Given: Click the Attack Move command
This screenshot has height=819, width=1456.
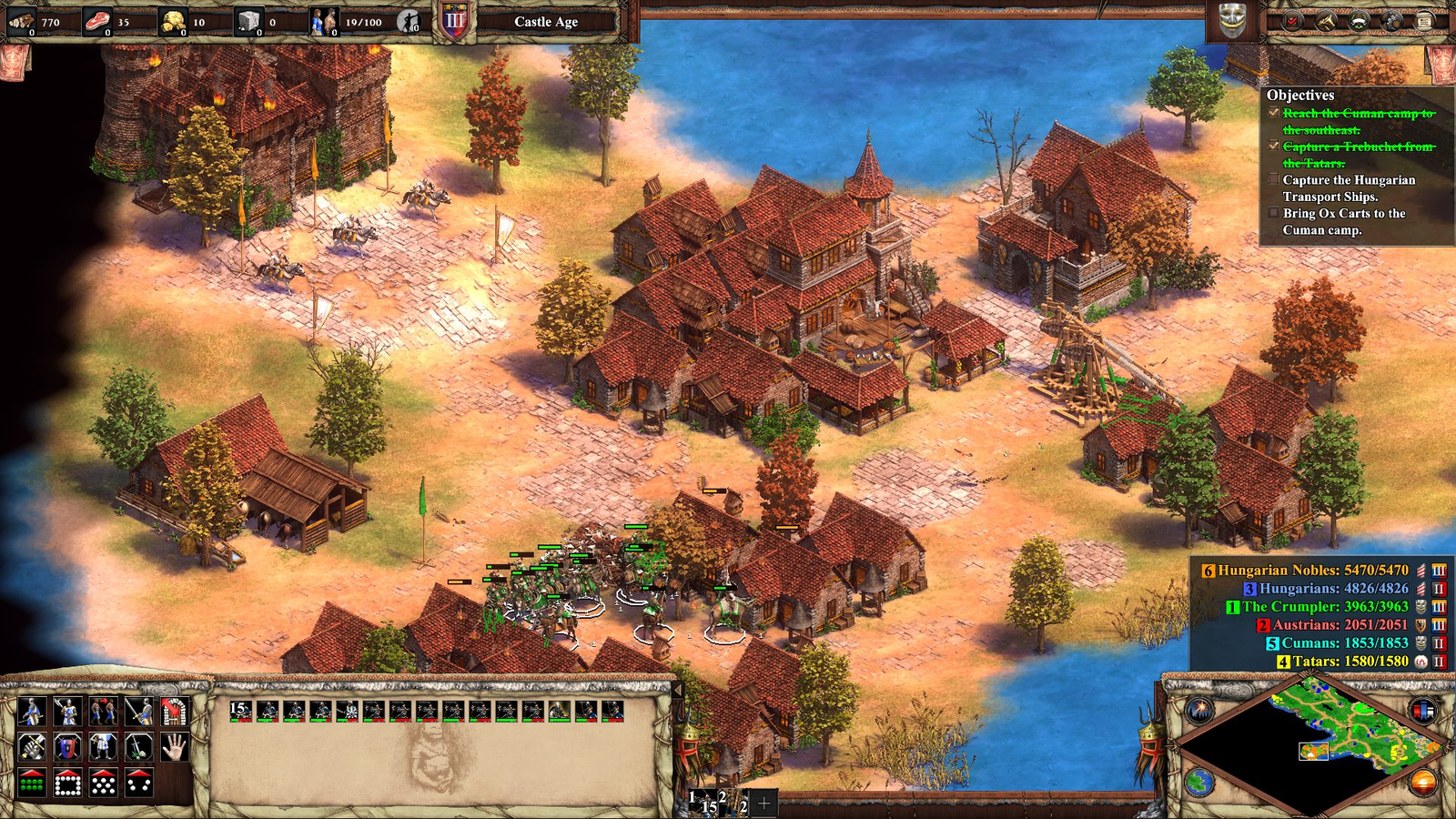Looking at the screenshot, I should click(x=32, y=747).
